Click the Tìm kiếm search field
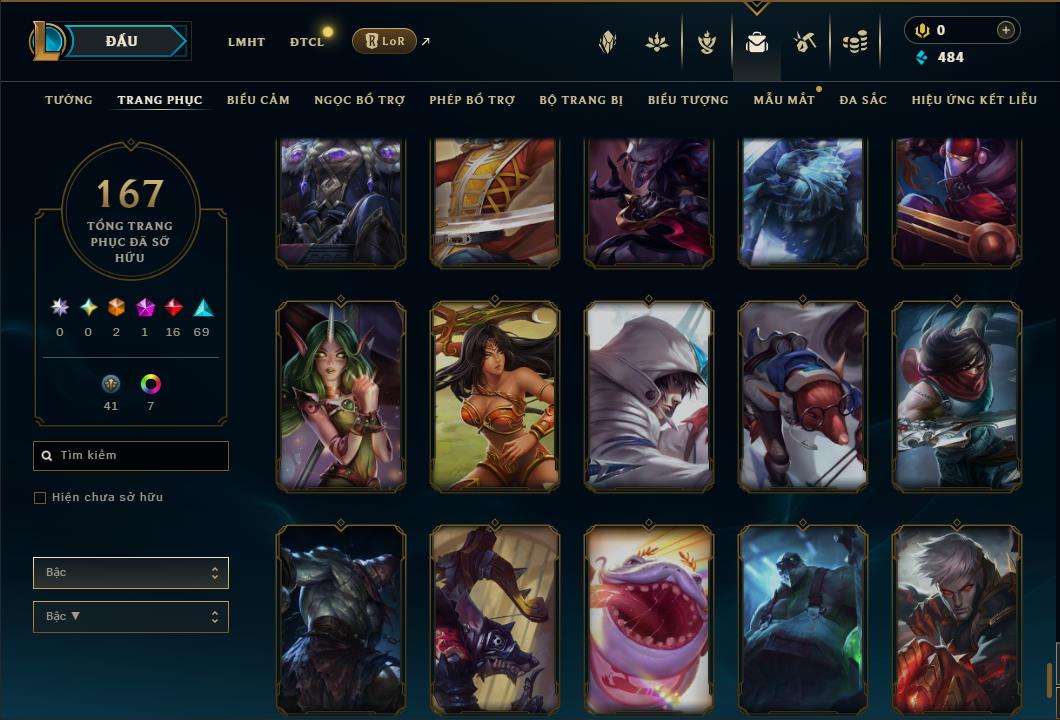 [131, 456]
